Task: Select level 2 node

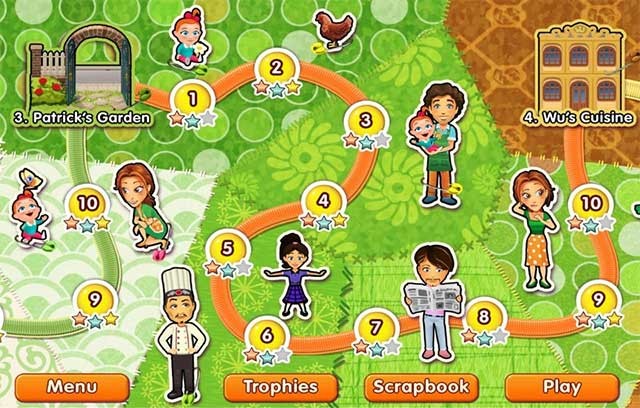Action: [276, 68]
